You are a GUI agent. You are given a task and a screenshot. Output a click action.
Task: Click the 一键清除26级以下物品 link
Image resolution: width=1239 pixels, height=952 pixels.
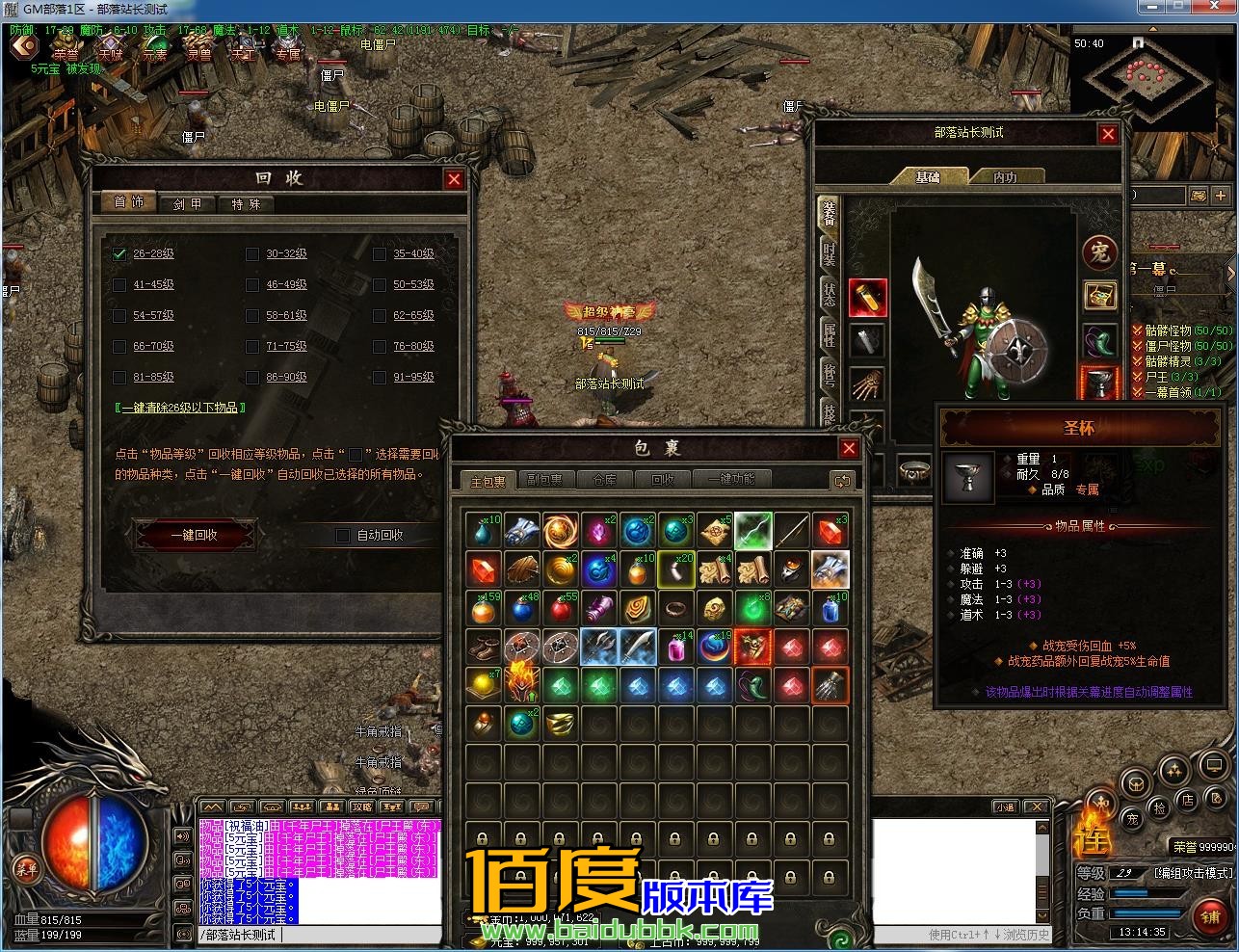pyautogui.click(x=180, y=408)
